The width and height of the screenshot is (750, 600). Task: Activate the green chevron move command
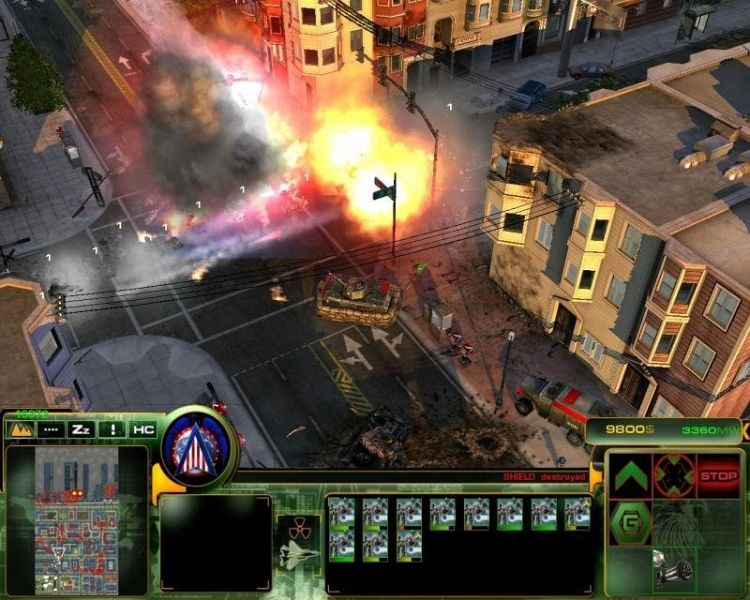pos(631,476)
